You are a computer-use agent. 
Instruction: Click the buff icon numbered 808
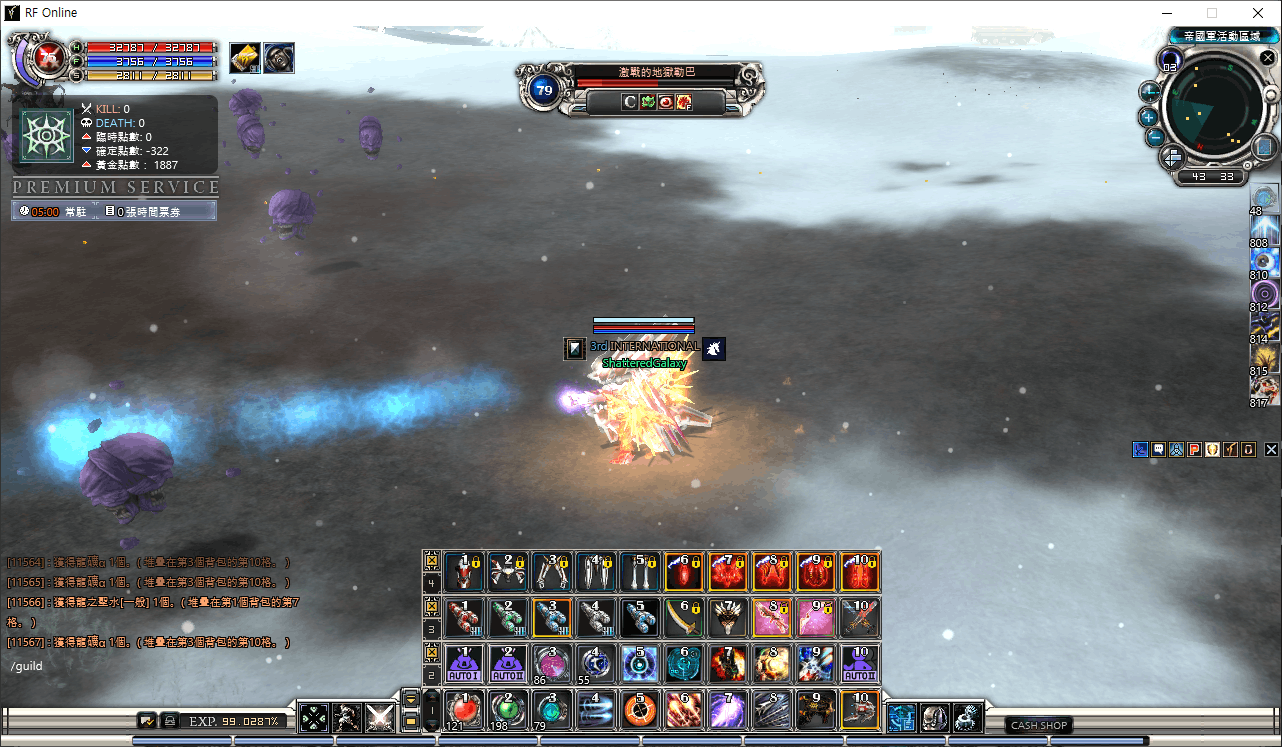pyautogui.click(x=1265, y=229)
